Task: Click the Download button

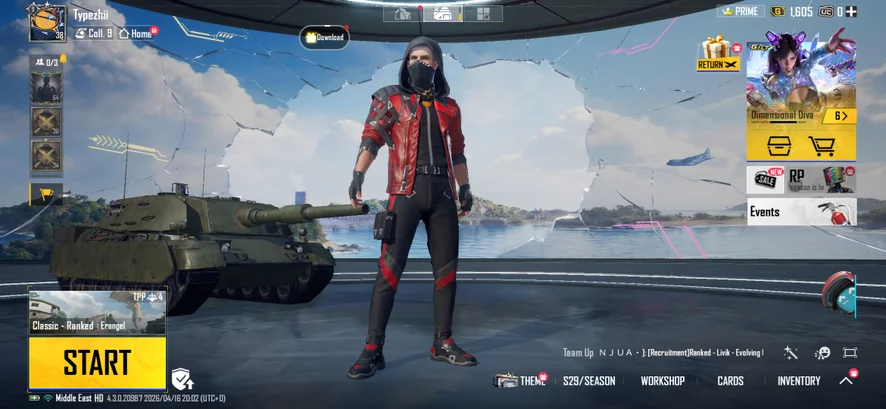Action: pos(324,38)
